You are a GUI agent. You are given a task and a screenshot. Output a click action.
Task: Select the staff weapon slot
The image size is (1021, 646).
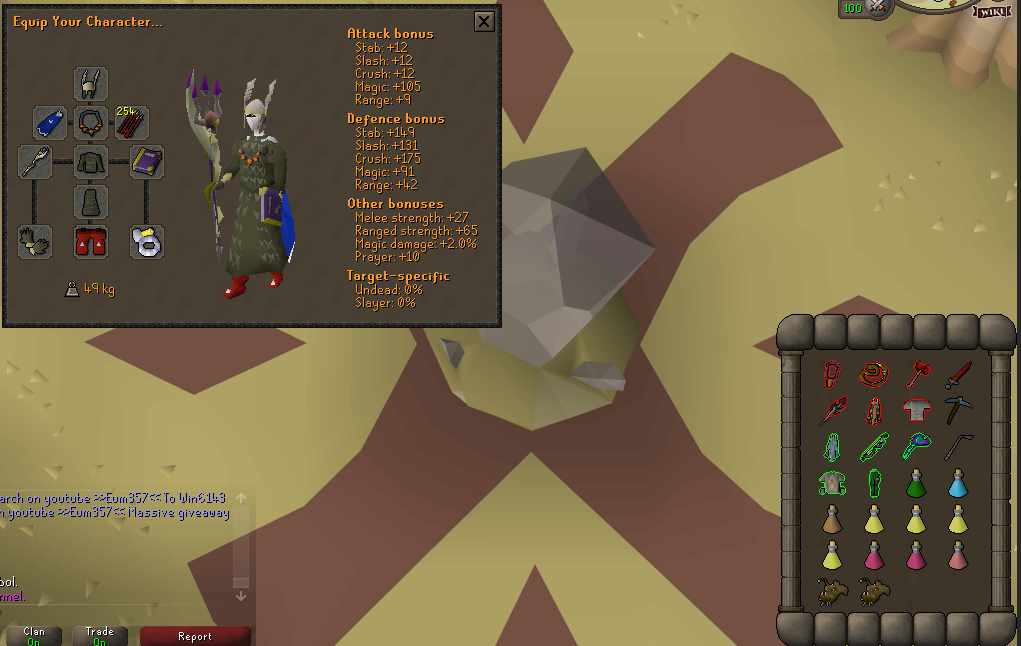[x=35, y=162]
